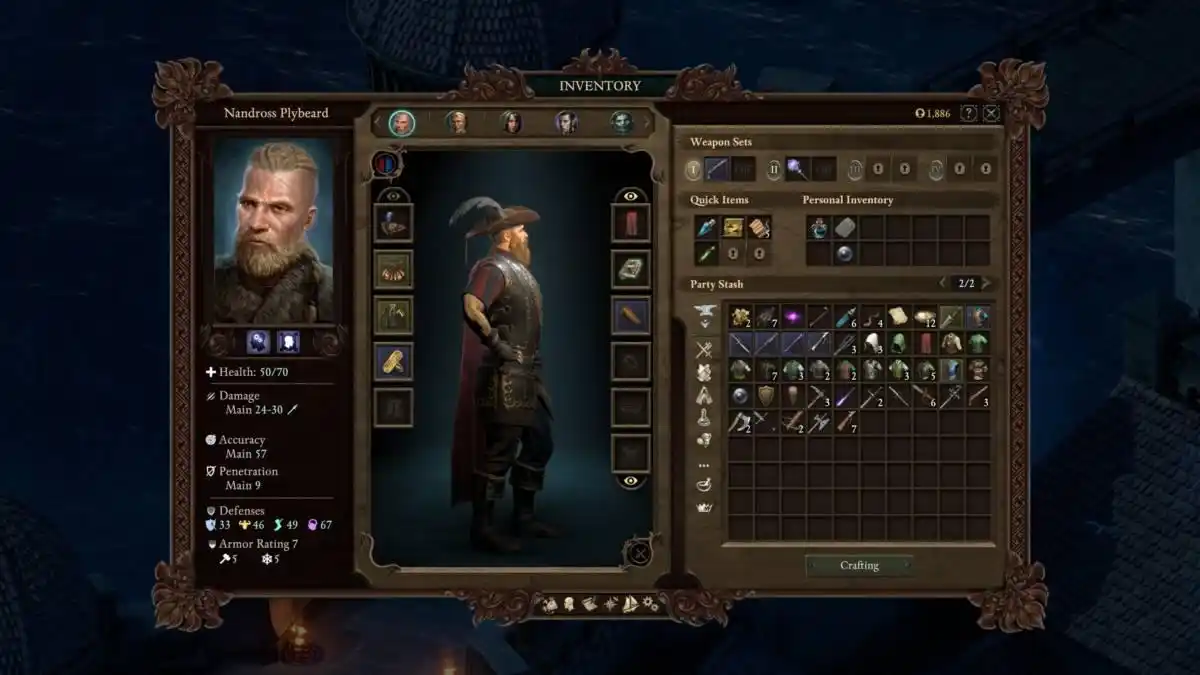Screen dimensions: 1200x675
Task: Switch to the dark-haired woman's portrait
Action: [511, 122]
